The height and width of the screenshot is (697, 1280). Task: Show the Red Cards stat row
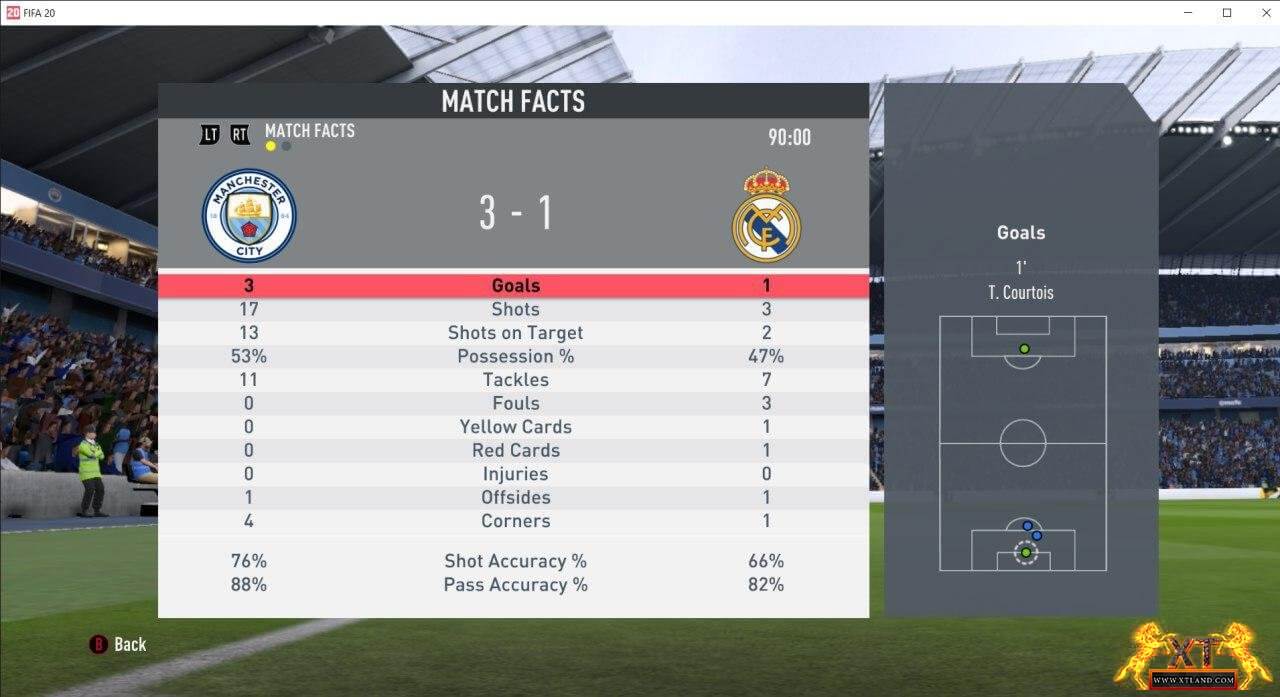pyautogui.click(x=514, y=451)
